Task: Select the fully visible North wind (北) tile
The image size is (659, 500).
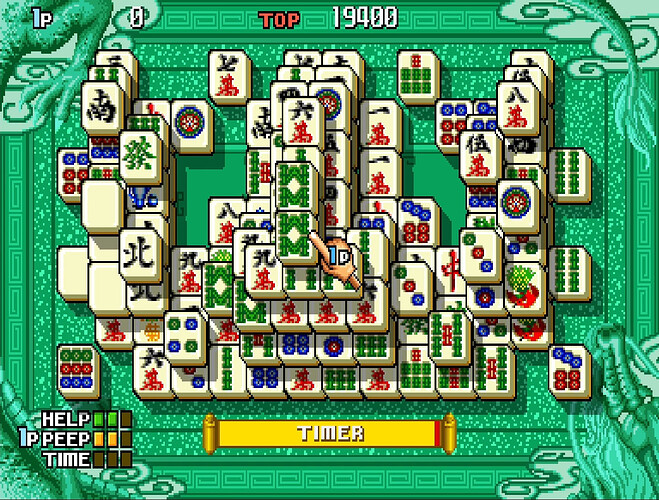Action: tap(137, 254)
